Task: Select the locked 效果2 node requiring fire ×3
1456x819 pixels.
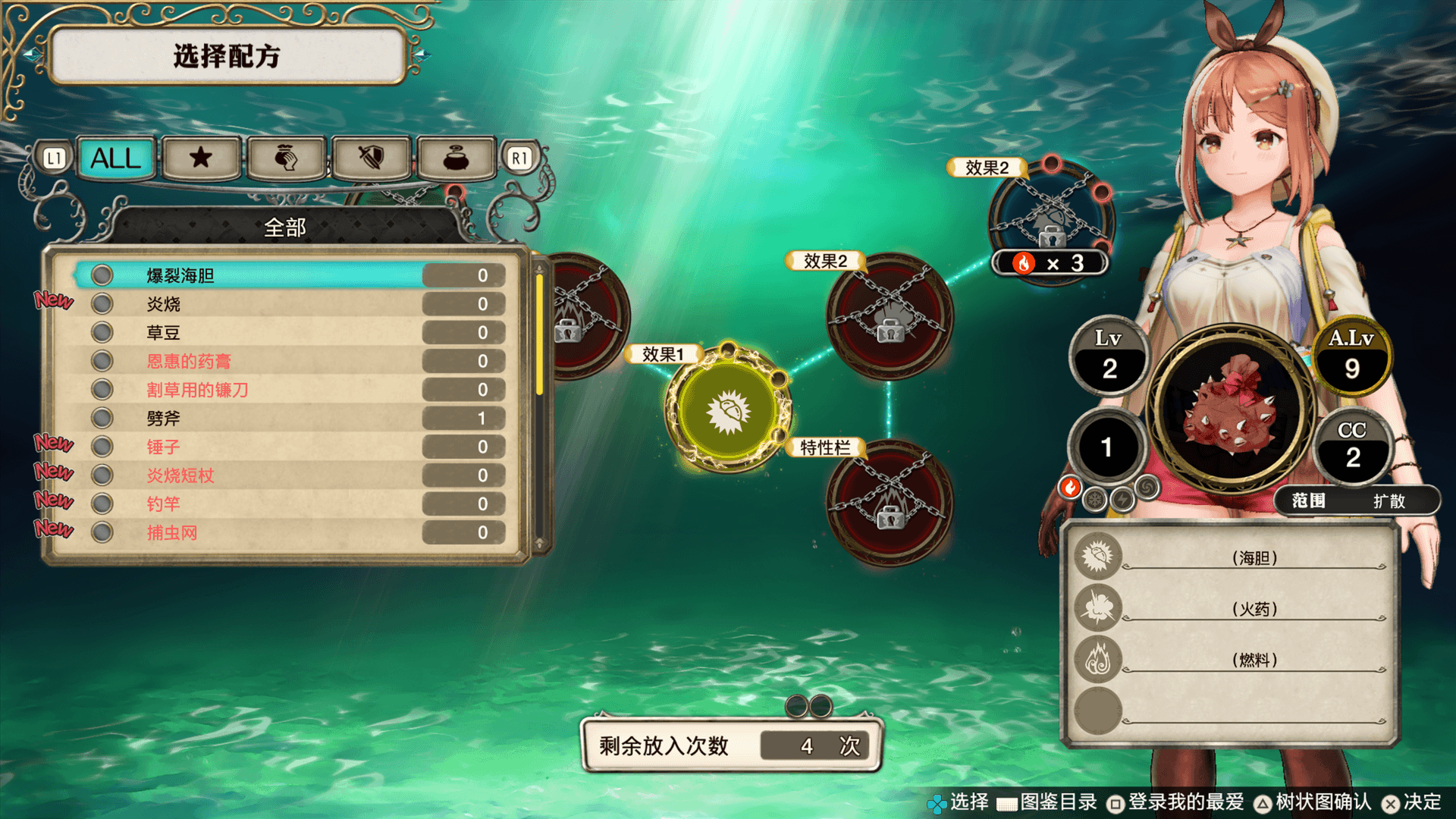Action: pos(1052,220)
